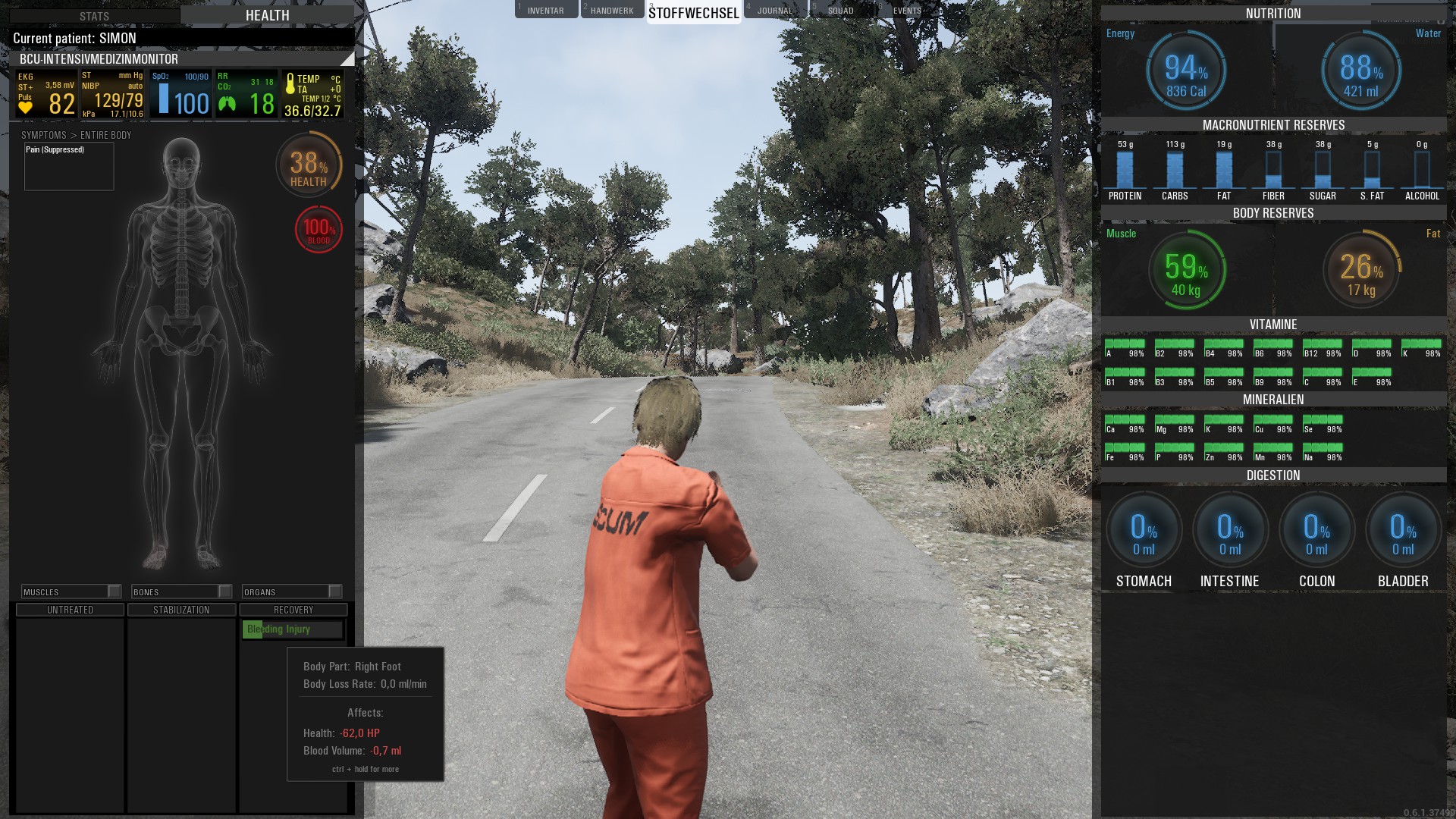Open the Journal tab

point(774,11)
